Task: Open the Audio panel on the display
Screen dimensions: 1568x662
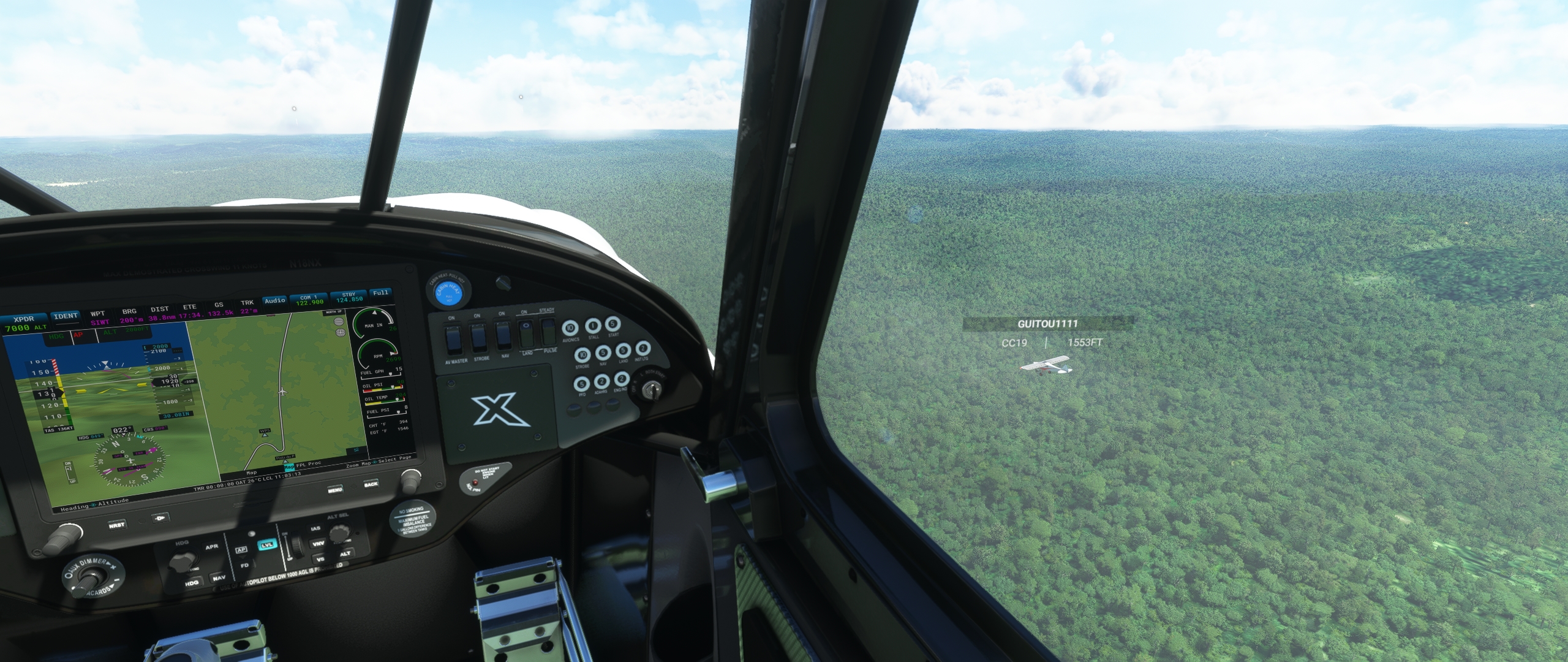Action: point(275,300)
